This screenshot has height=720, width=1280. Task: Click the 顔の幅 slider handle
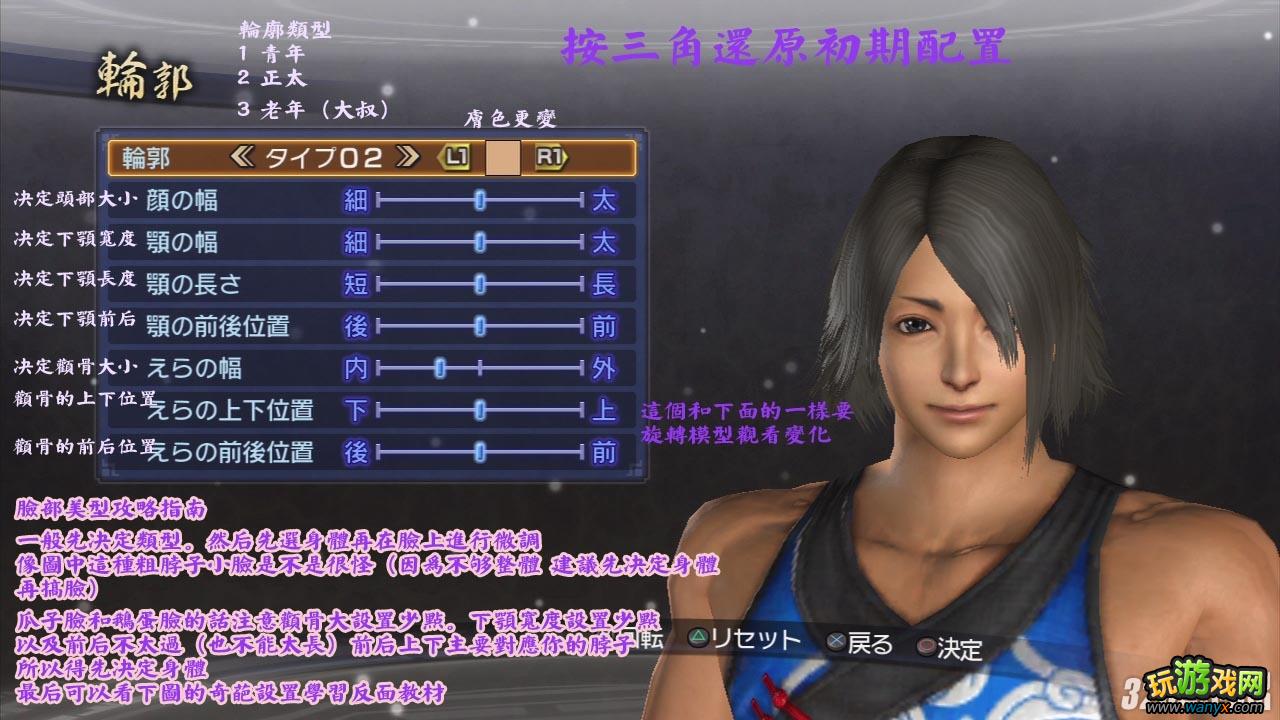point(480,201)
